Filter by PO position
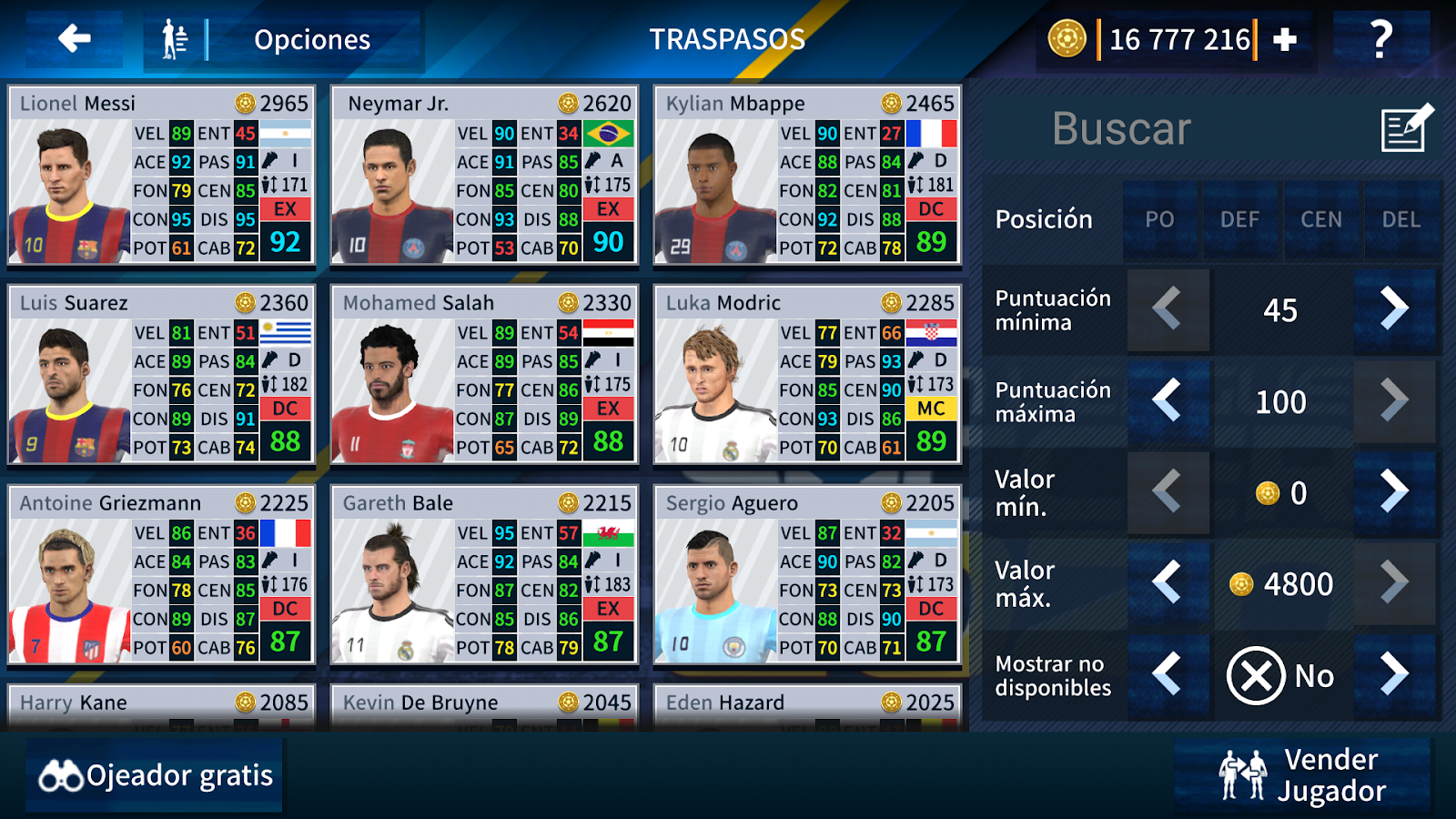 coord(1159,220)
